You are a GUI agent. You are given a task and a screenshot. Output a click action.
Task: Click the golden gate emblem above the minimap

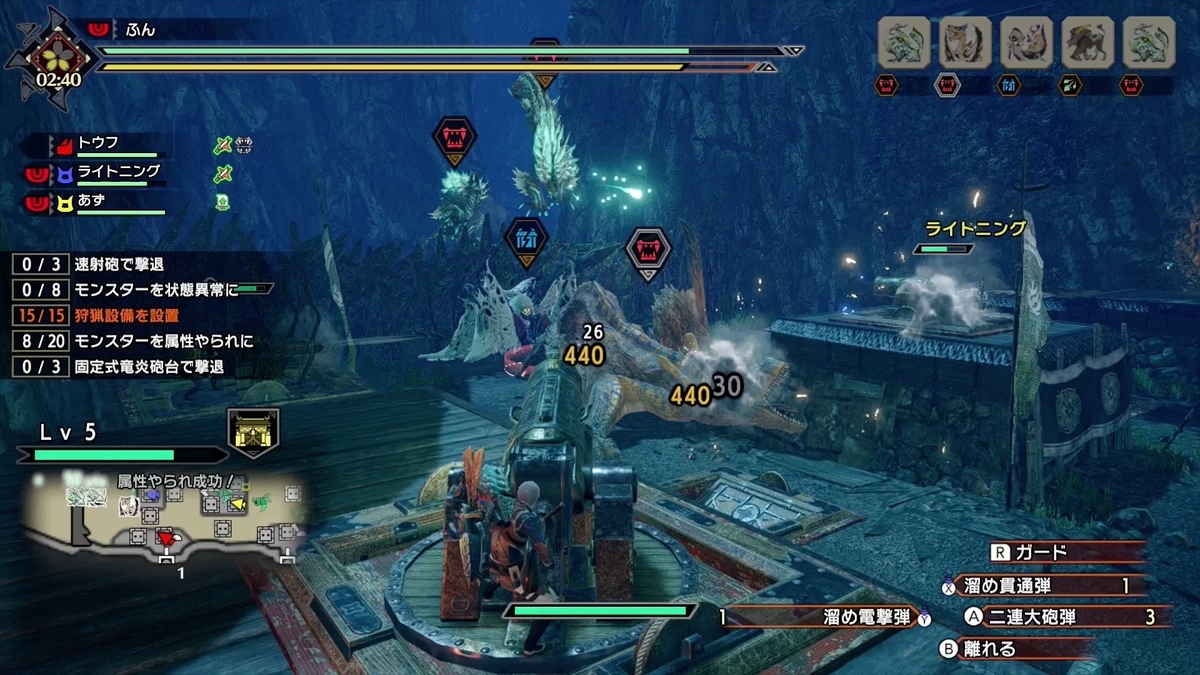coord(253,432)
